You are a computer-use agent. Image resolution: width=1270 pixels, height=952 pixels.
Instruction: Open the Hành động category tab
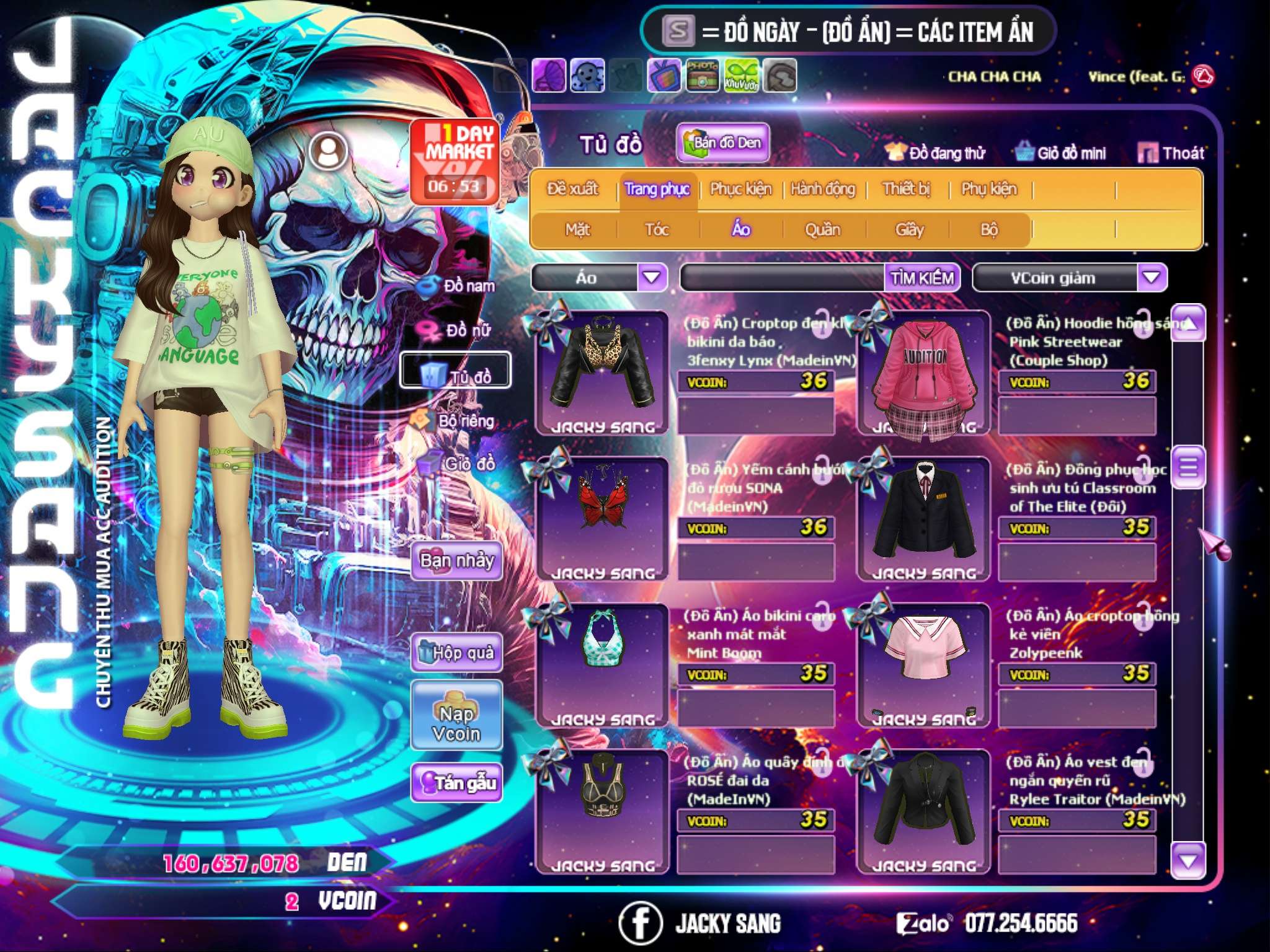click(823, 189)
